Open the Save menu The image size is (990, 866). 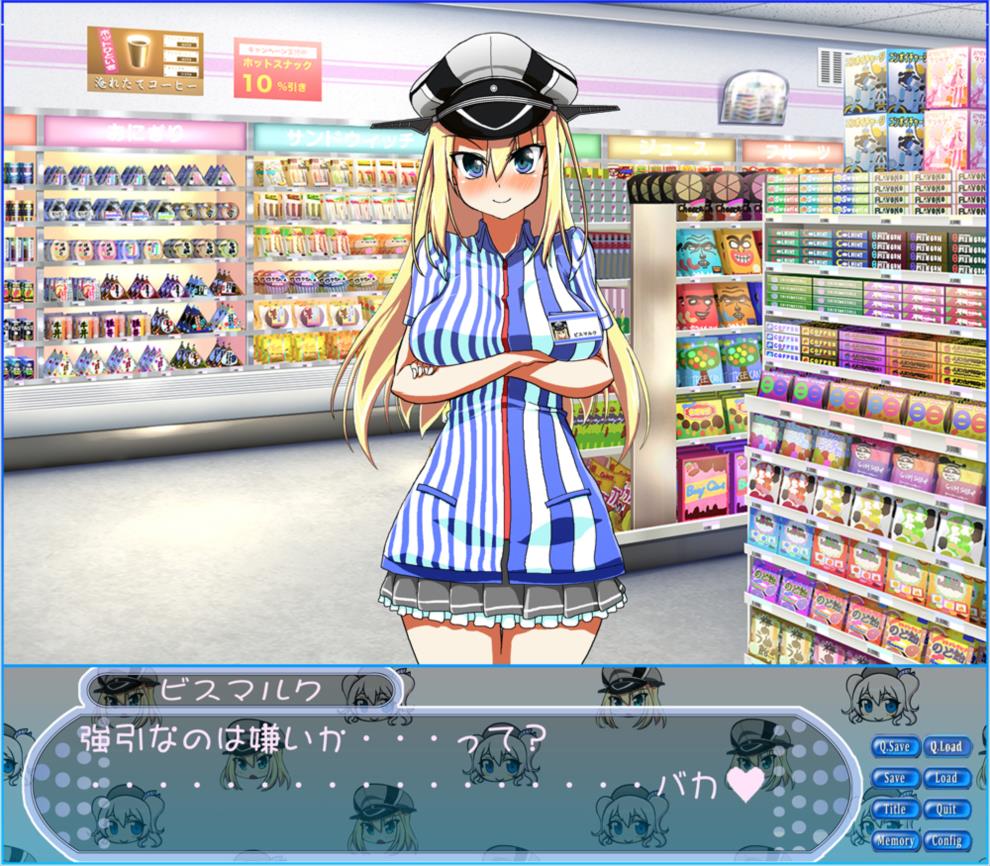point(895,778)
